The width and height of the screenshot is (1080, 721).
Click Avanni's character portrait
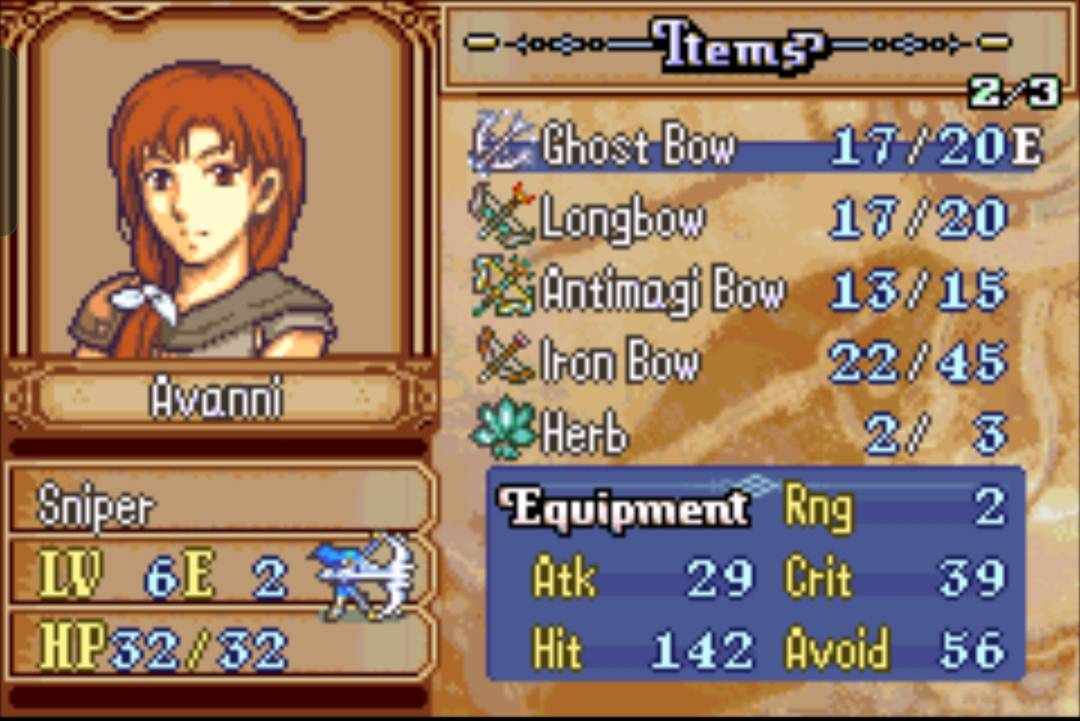[215, 205]
